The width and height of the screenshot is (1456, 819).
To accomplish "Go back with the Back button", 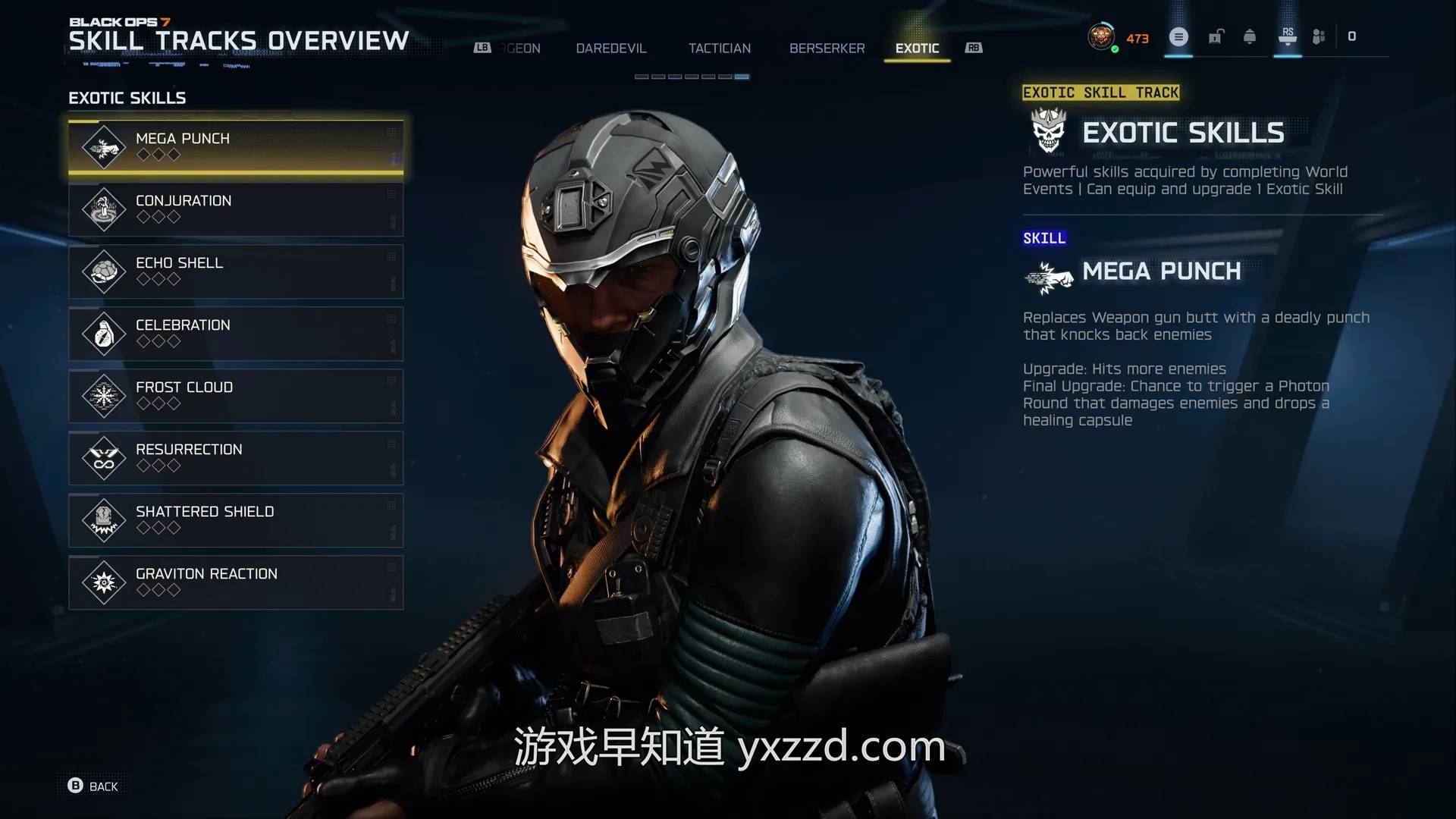I will pos(93,786).
